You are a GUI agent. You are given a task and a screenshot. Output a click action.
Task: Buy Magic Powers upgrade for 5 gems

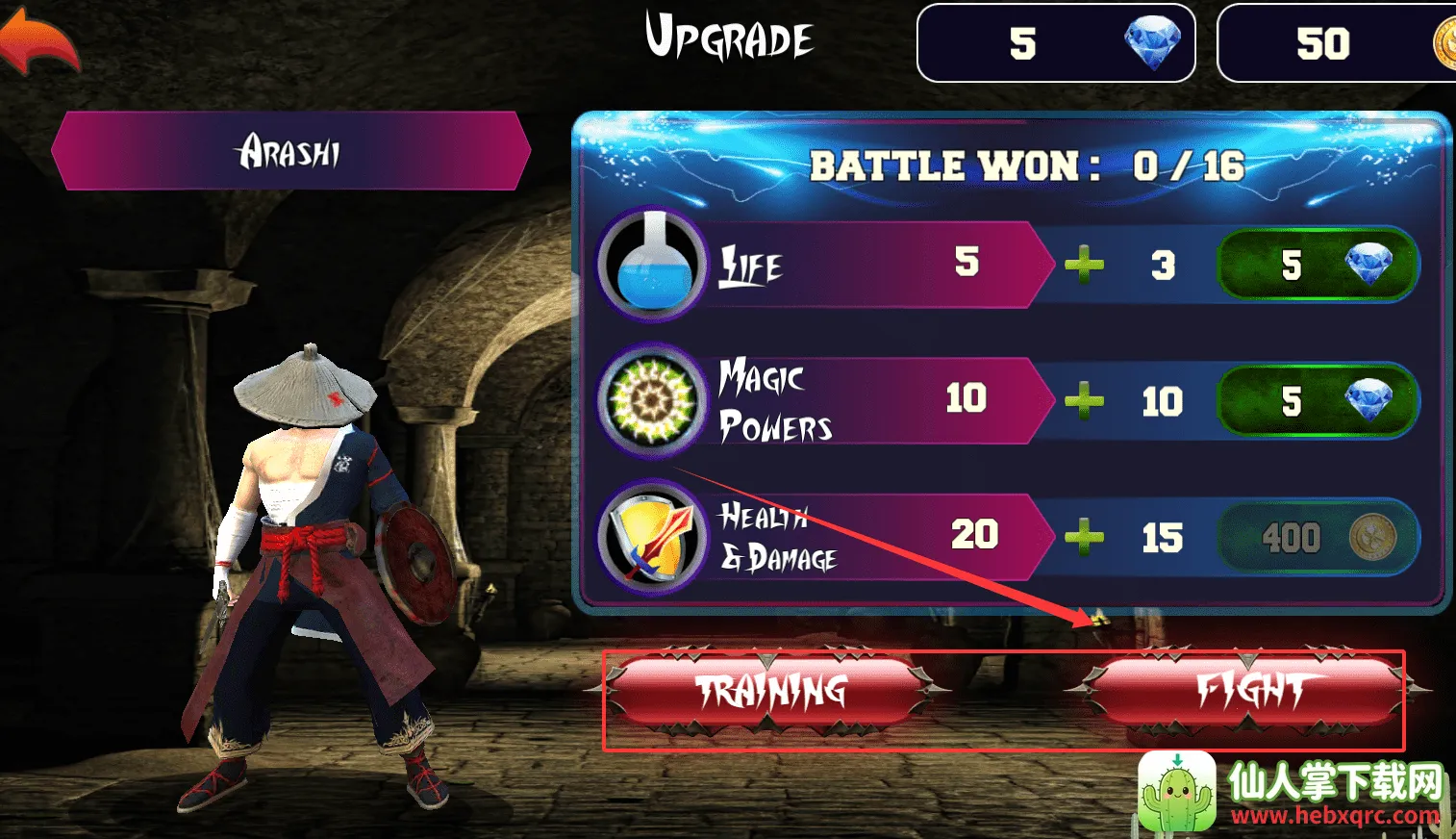coord(1318,400)
